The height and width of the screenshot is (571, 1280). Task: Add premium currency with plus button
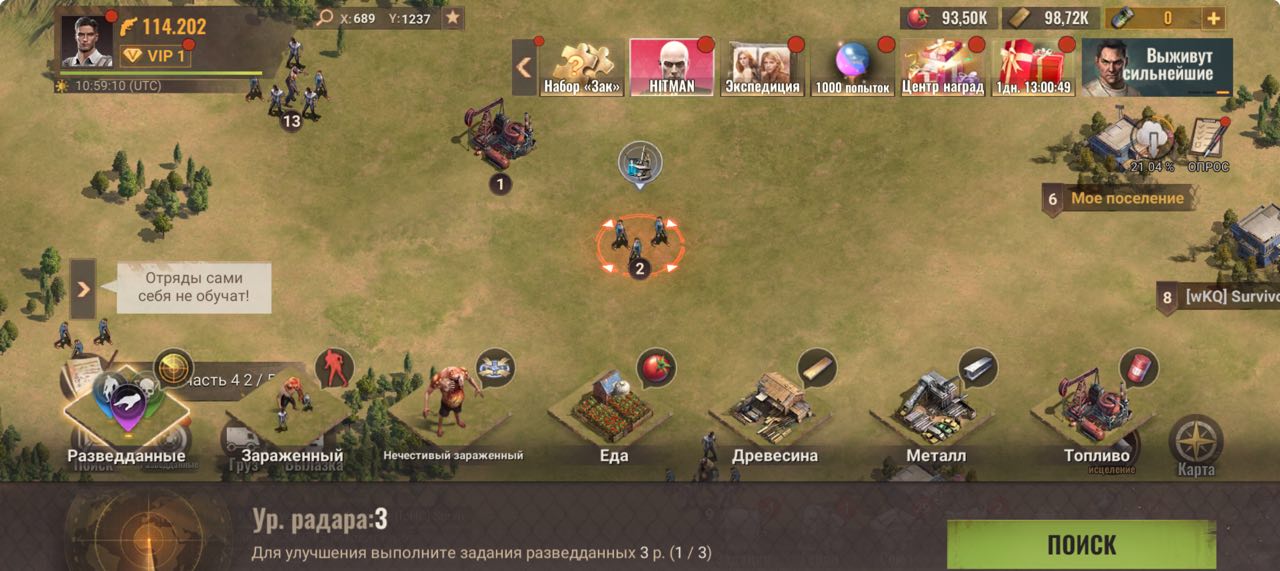tap(1212, 18)
